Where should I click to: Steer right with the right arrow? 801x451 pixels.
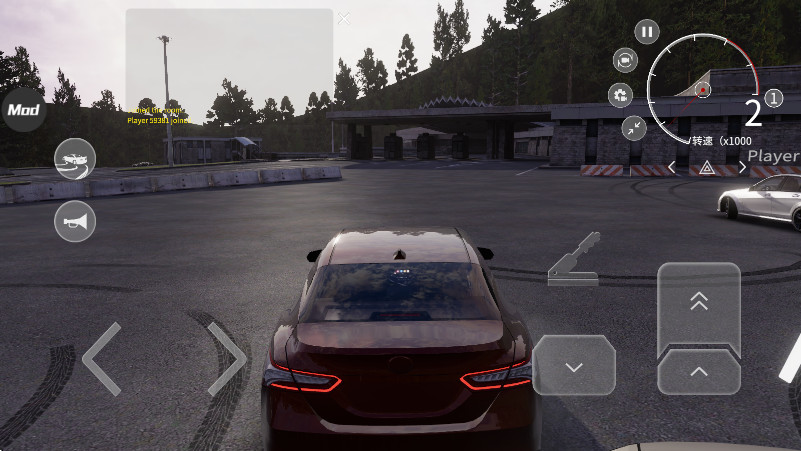[x=227, y=358]
